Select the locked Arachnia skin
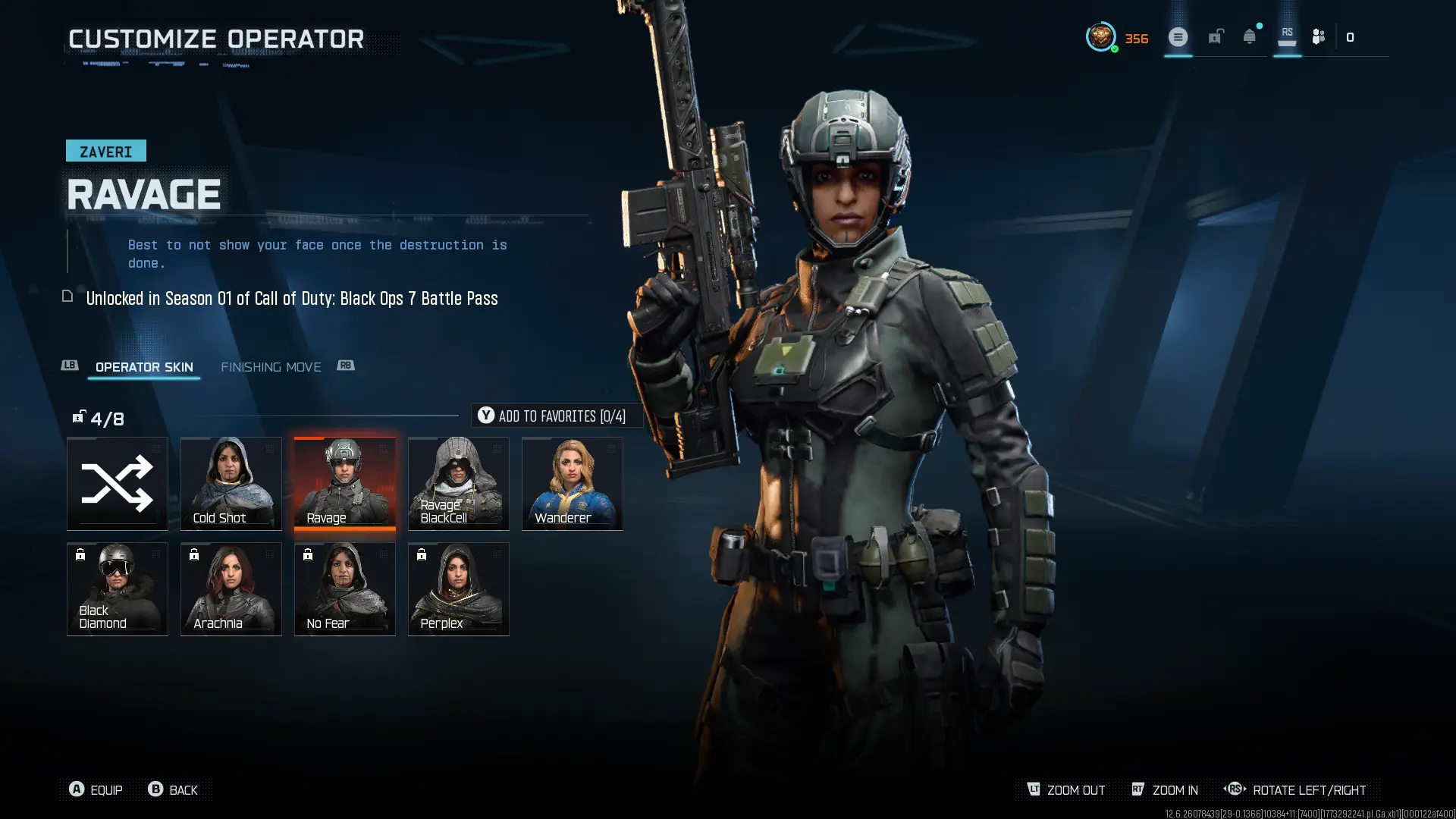The height and width of the screenshot is (819, 1456). click(x=231, y=588)
